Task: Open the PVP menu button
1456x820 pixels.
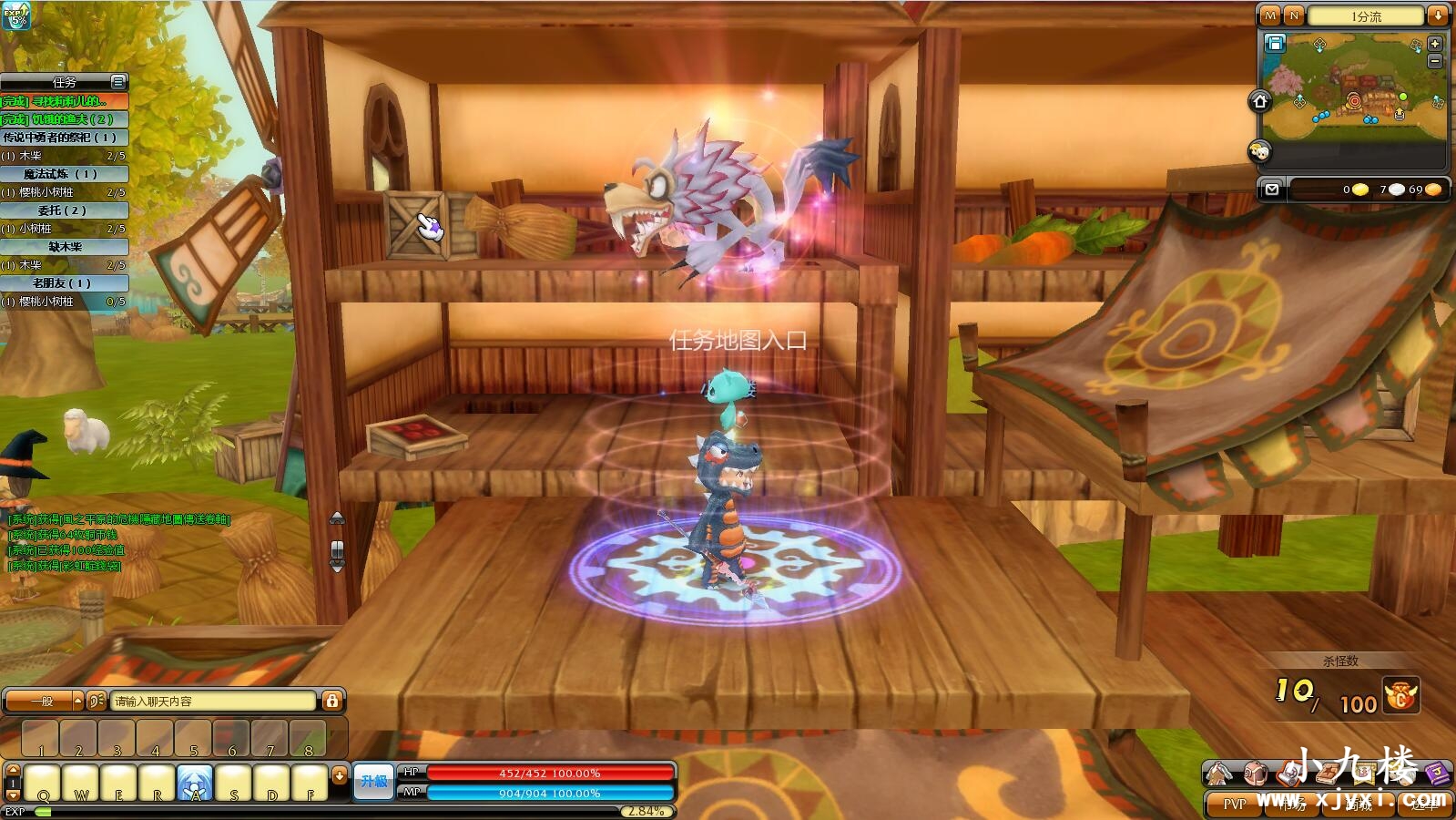Action: click(1235, 804)
